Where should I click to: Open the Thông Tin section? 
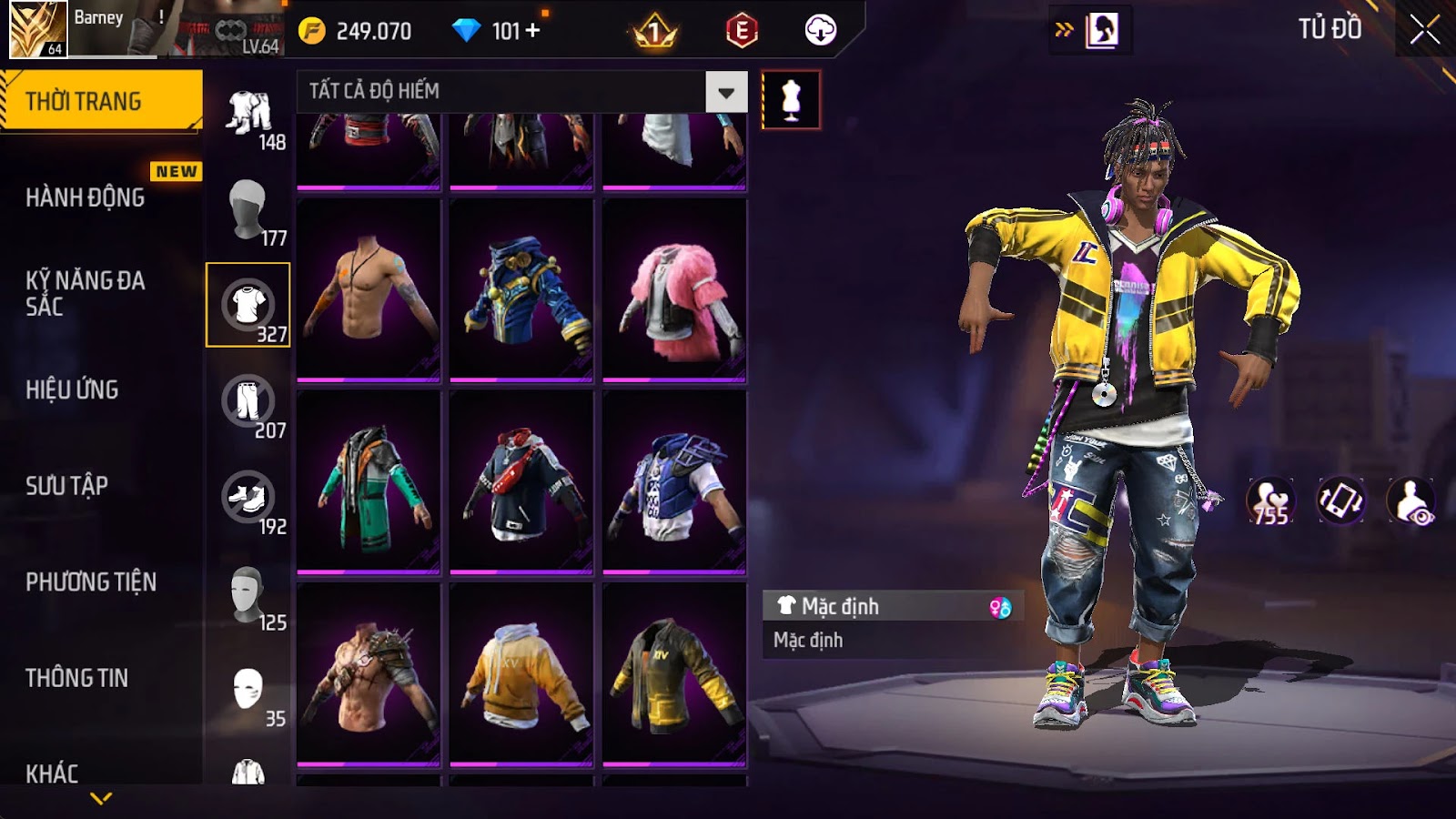point(76,678)
